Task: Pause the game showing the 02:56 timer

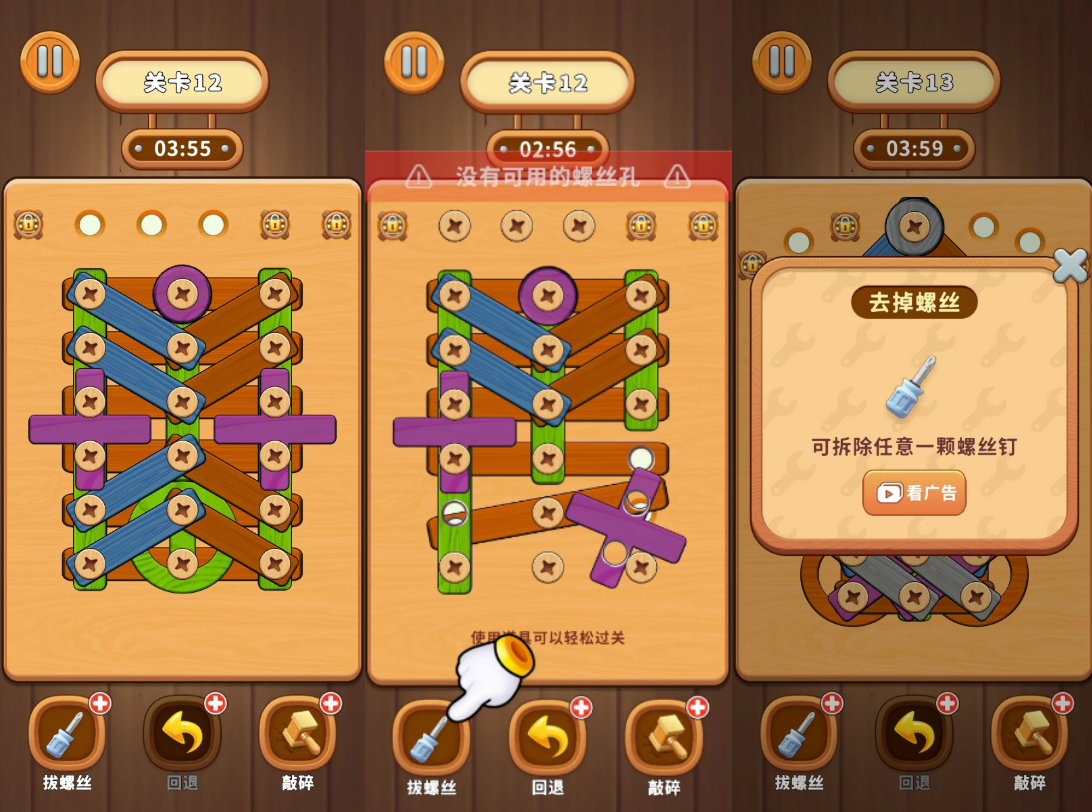Action: tap(414, 62)
